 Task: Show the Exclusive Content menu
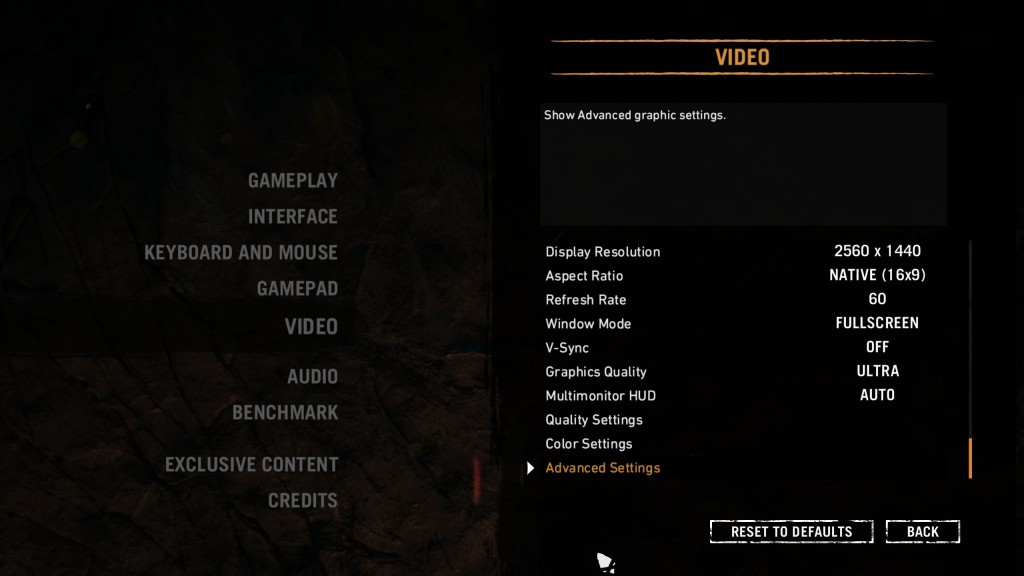coord(251,465)
